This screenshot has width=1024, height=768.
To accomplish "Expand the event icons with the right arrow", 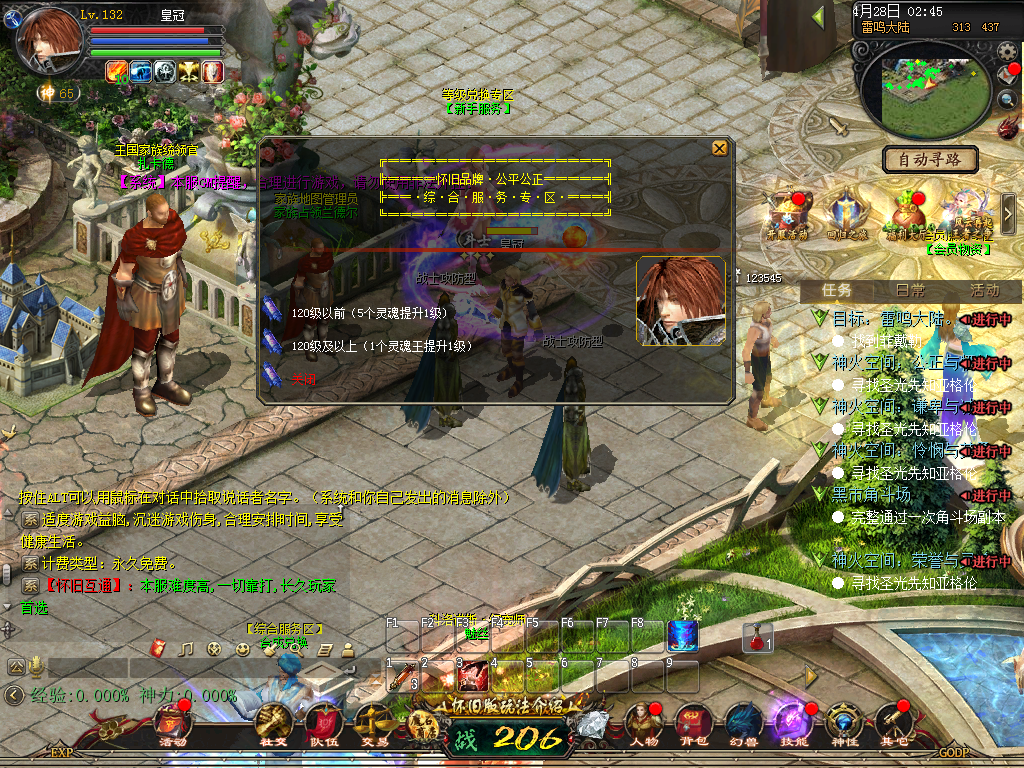I will 1008,212.
